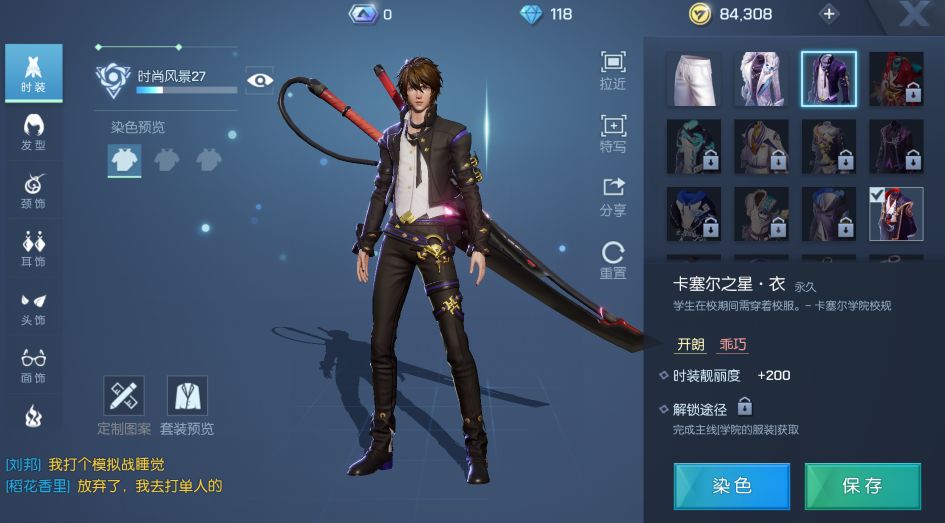The width and height of the screenshot is (945, 523).
Task: Select the white trousers thumbnail
Action: click(694, 79)
